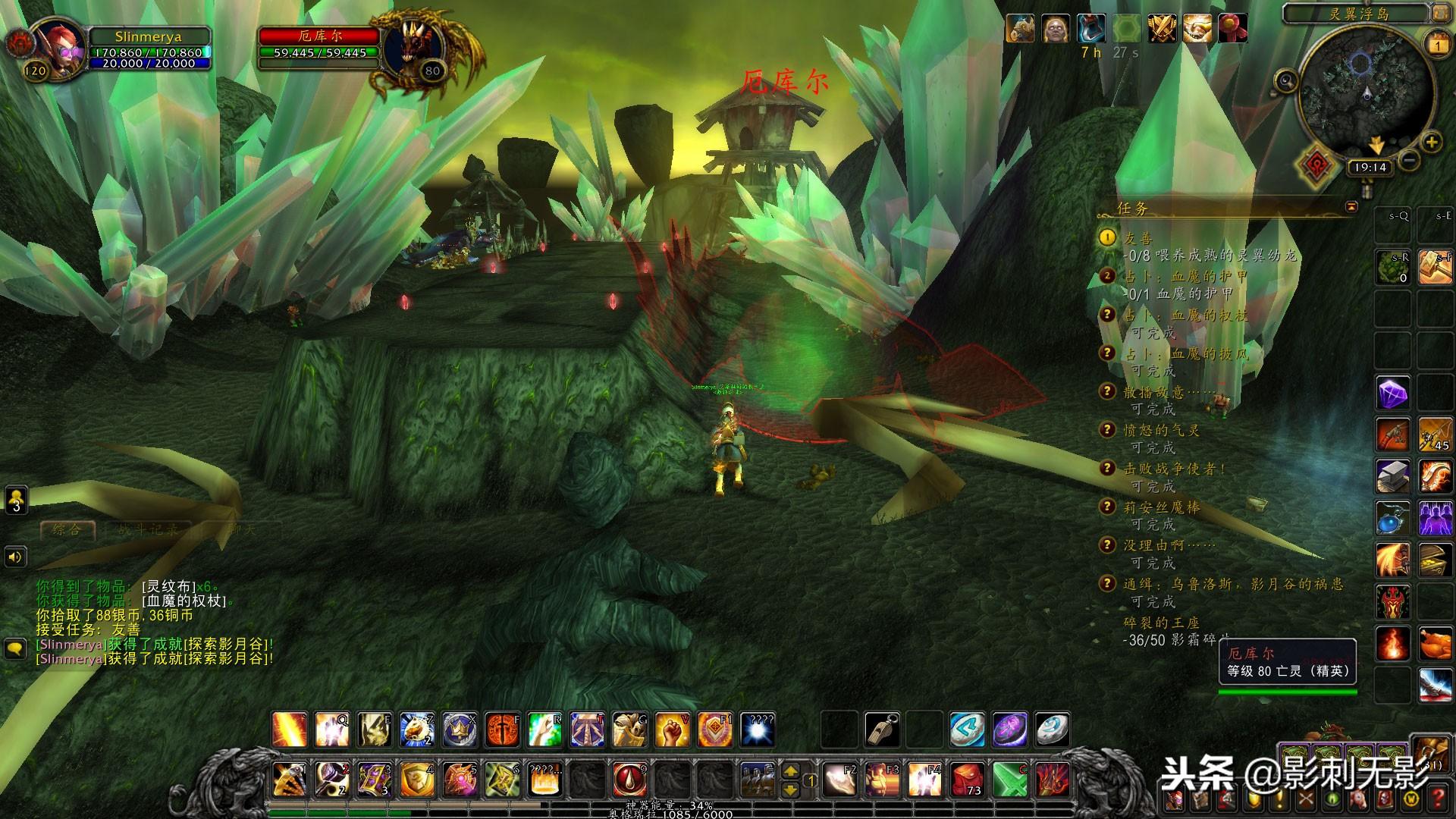Image resolution: width=1456 pixels, height=819 pixels.
Task: Open the 击败战争使者! quest entry
Action: tap(1174, 469)
